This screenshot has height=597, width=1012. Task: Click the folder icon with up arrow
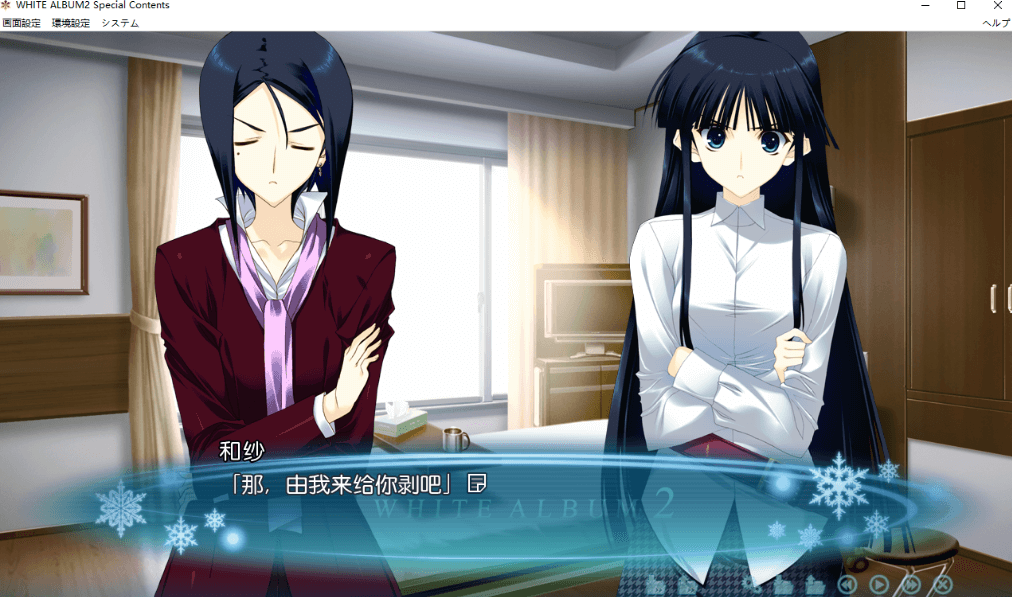815,584
